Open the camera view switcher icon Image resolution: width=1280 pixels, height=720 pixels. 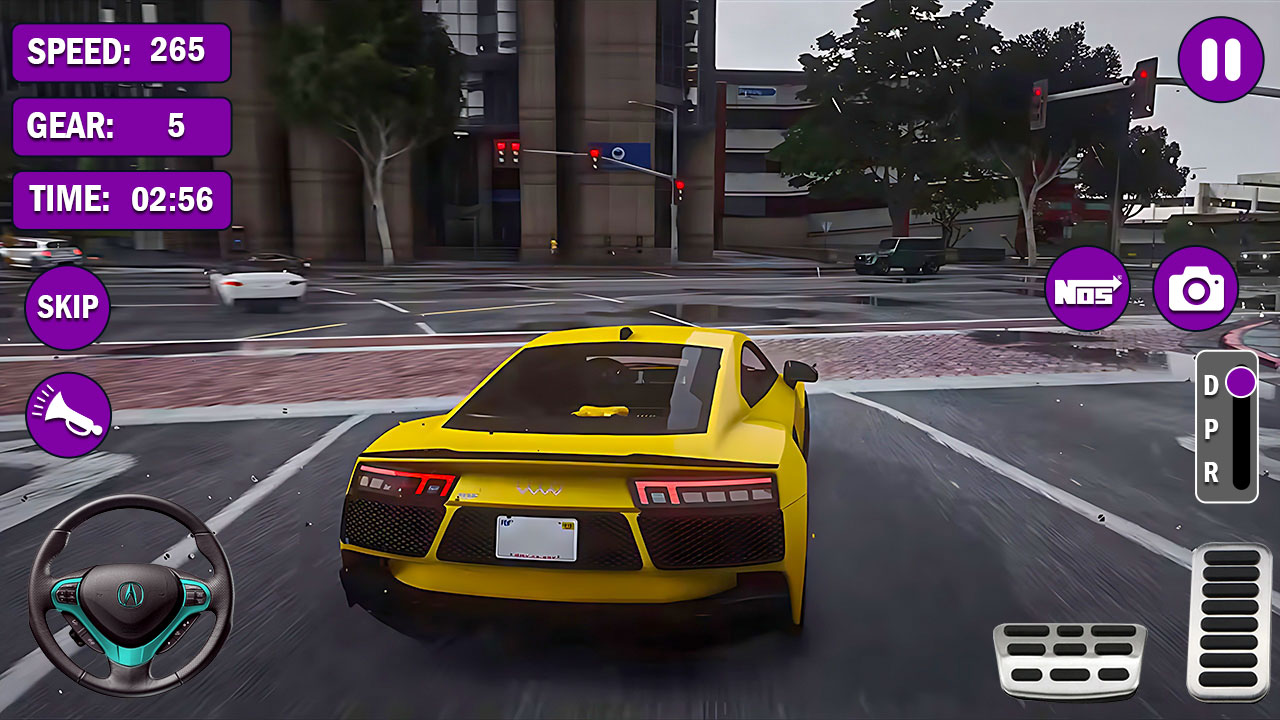1196,289
